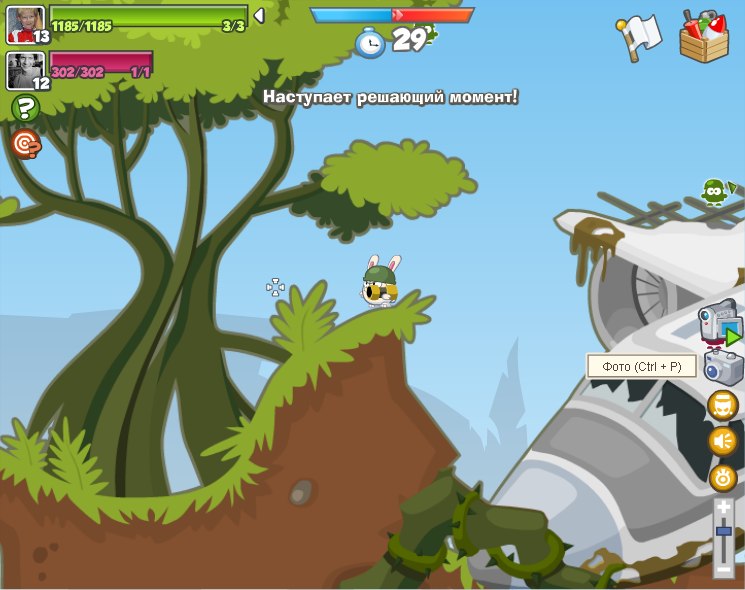Collapse the team panel with the white arrow
Image resolution: width=745 pixels, height=590 pixels.
[x=259, y=16]
